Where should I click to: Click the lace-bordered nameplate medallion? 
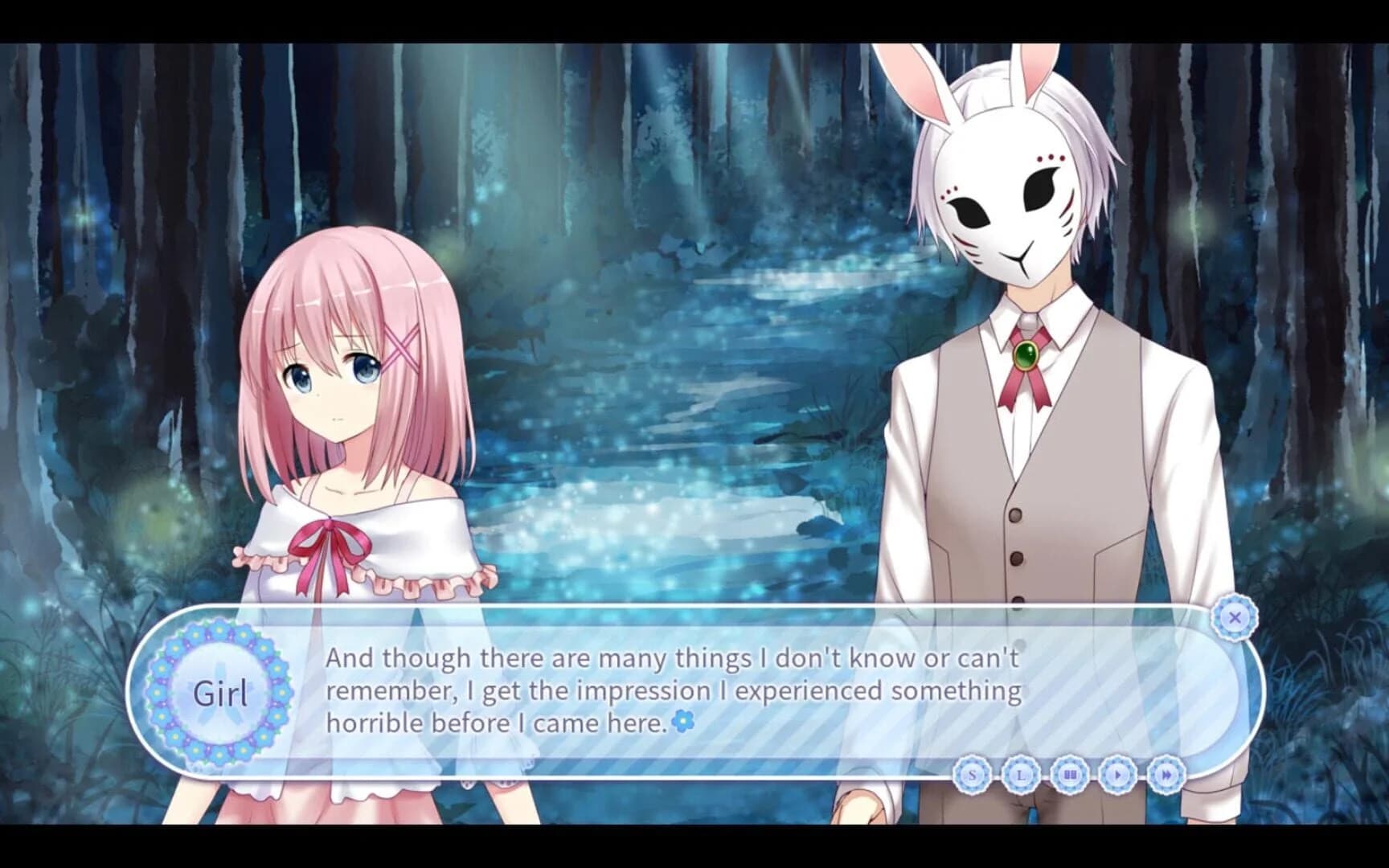tap(220, 689)
